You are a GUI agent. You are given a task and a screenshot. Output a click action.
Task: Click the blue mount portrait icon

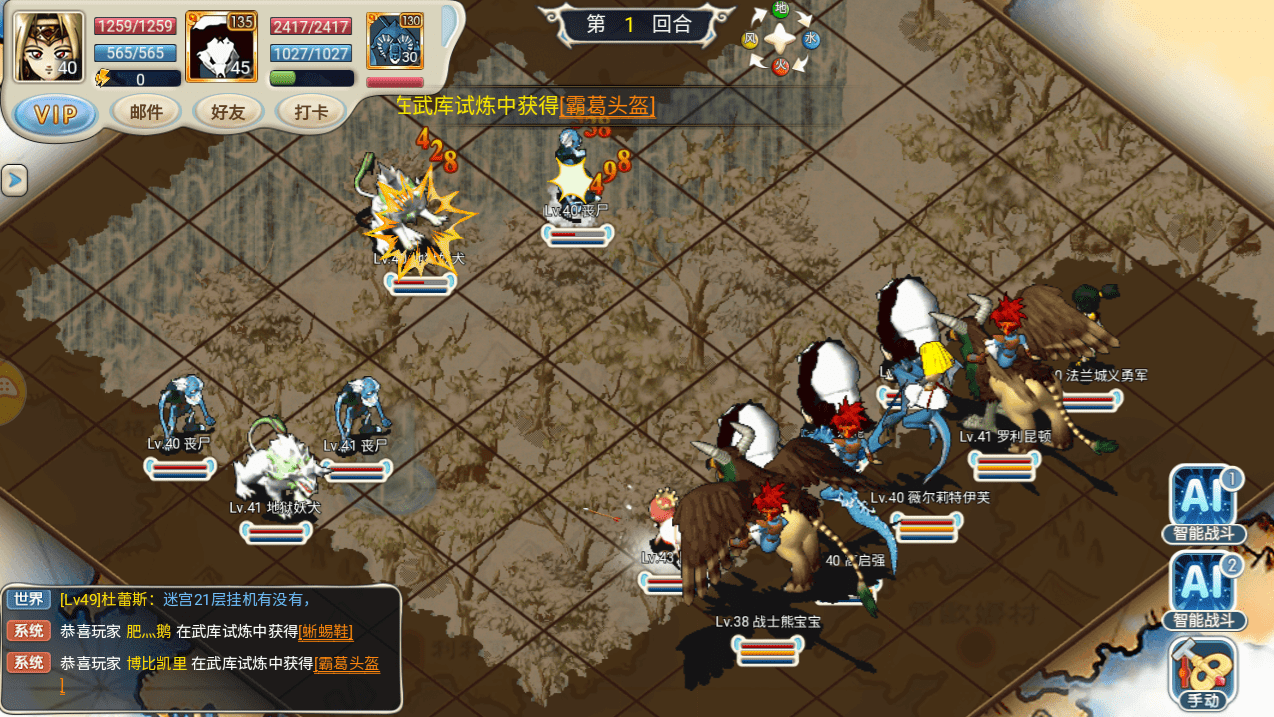[395, 42]
